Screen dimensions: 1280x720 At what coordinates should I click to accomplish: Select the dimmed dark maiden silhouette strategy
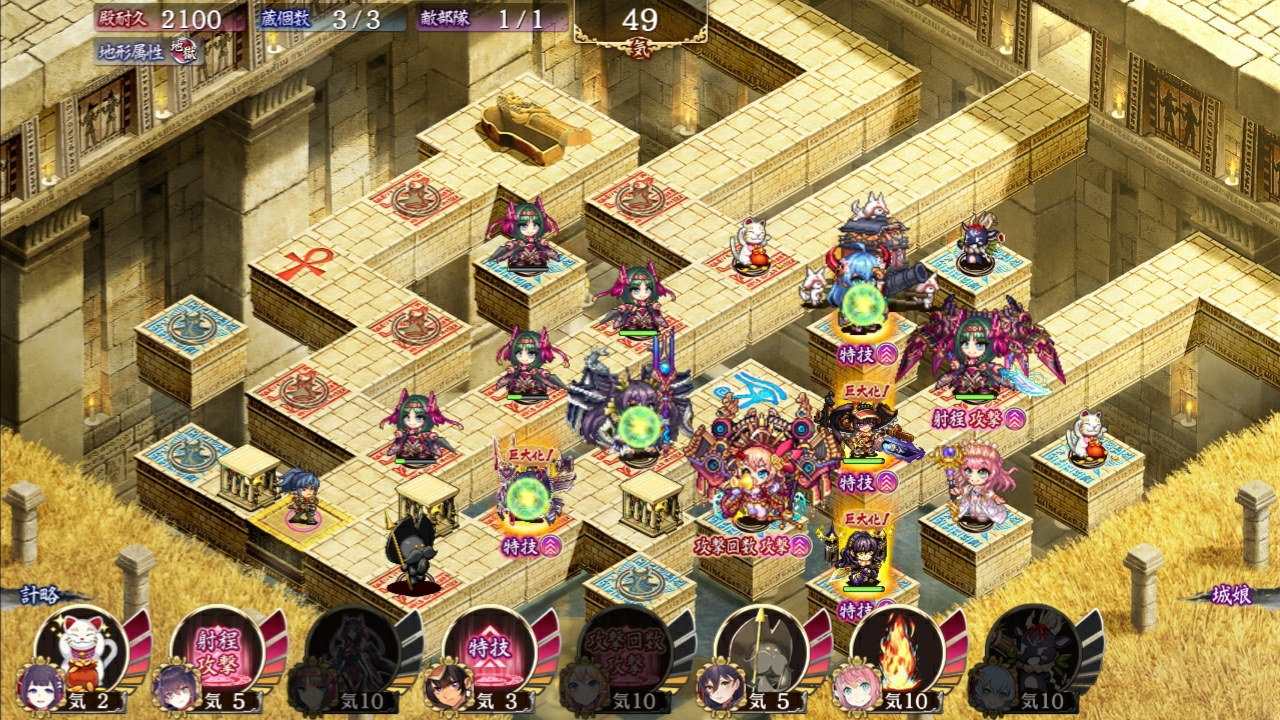(x=354, y=650)
